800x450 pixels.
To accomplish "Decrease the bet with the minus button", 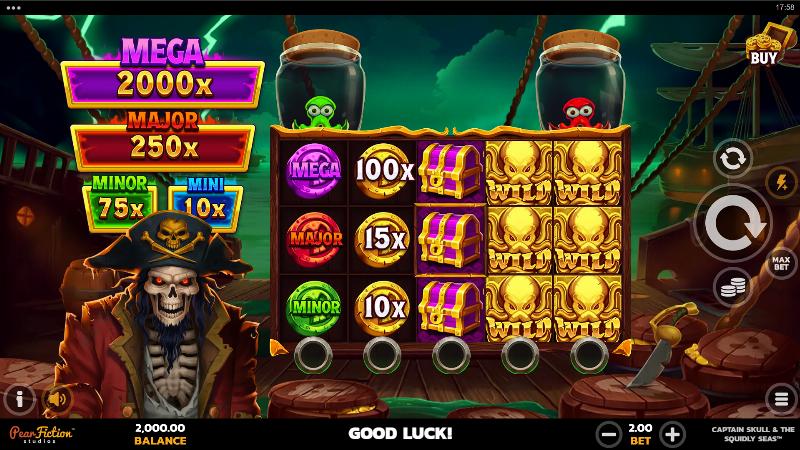I will click(607, 434).
